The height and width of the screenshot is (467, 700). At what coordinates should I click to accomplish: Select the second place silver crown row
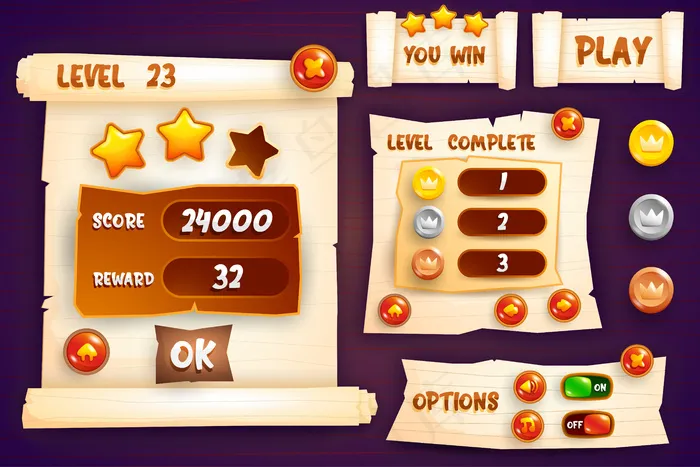pos(501,223)
